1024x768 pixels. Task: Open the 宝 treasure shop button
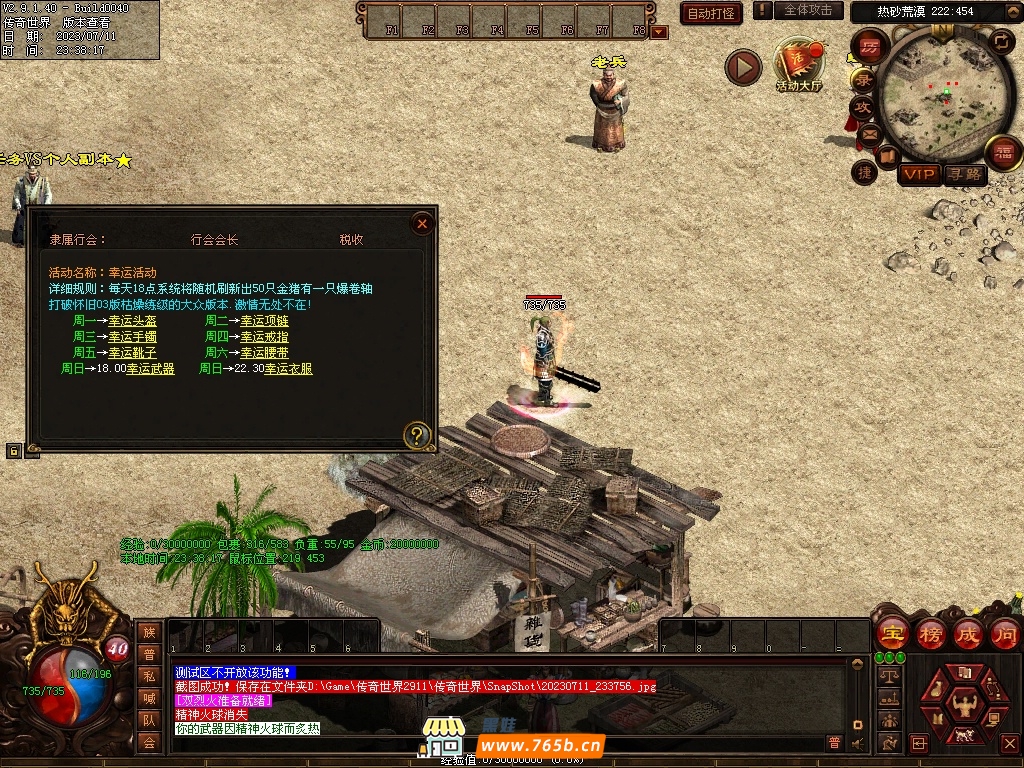891,634
